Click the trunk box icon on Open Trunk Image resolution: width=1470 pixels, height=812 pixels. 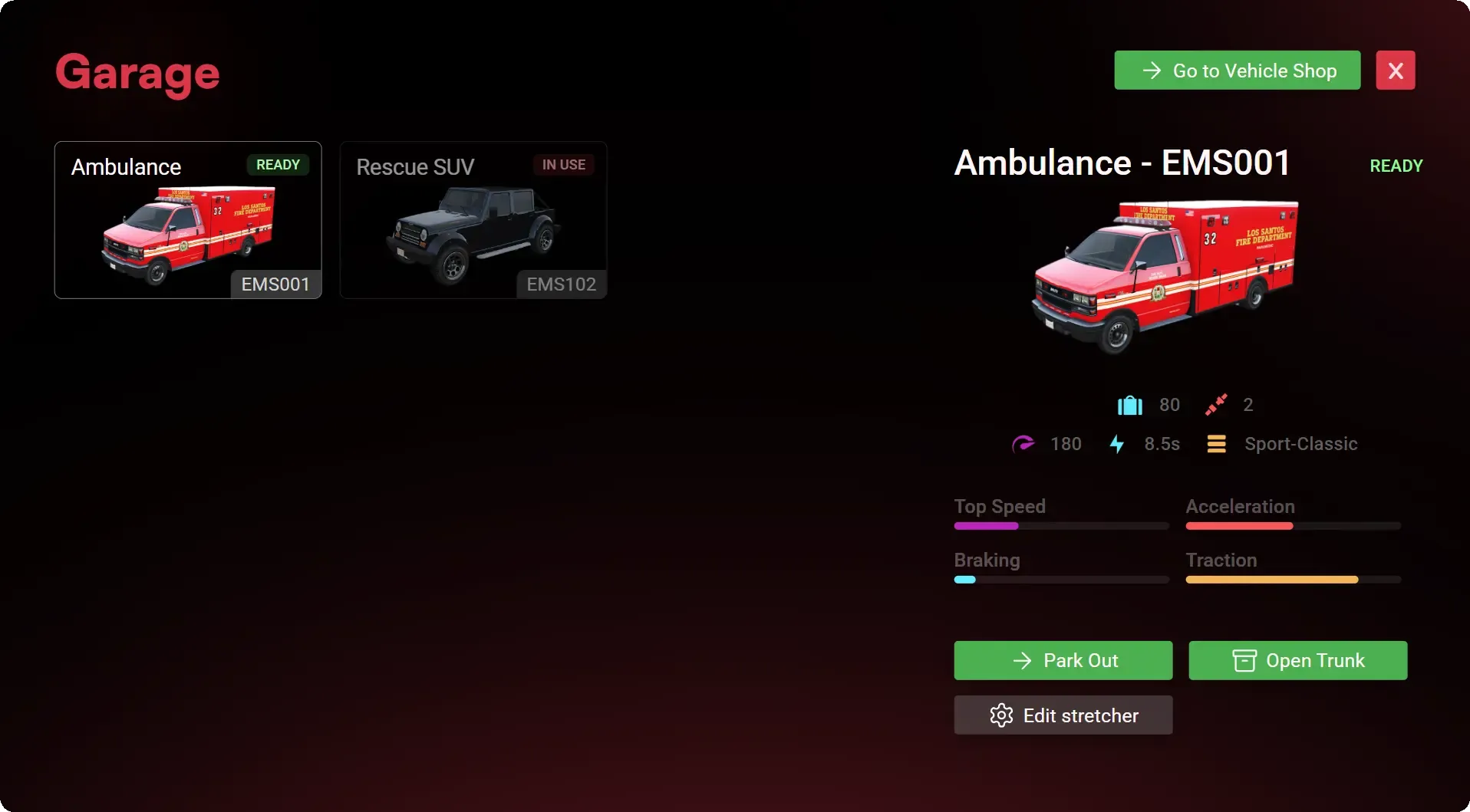1243,660
